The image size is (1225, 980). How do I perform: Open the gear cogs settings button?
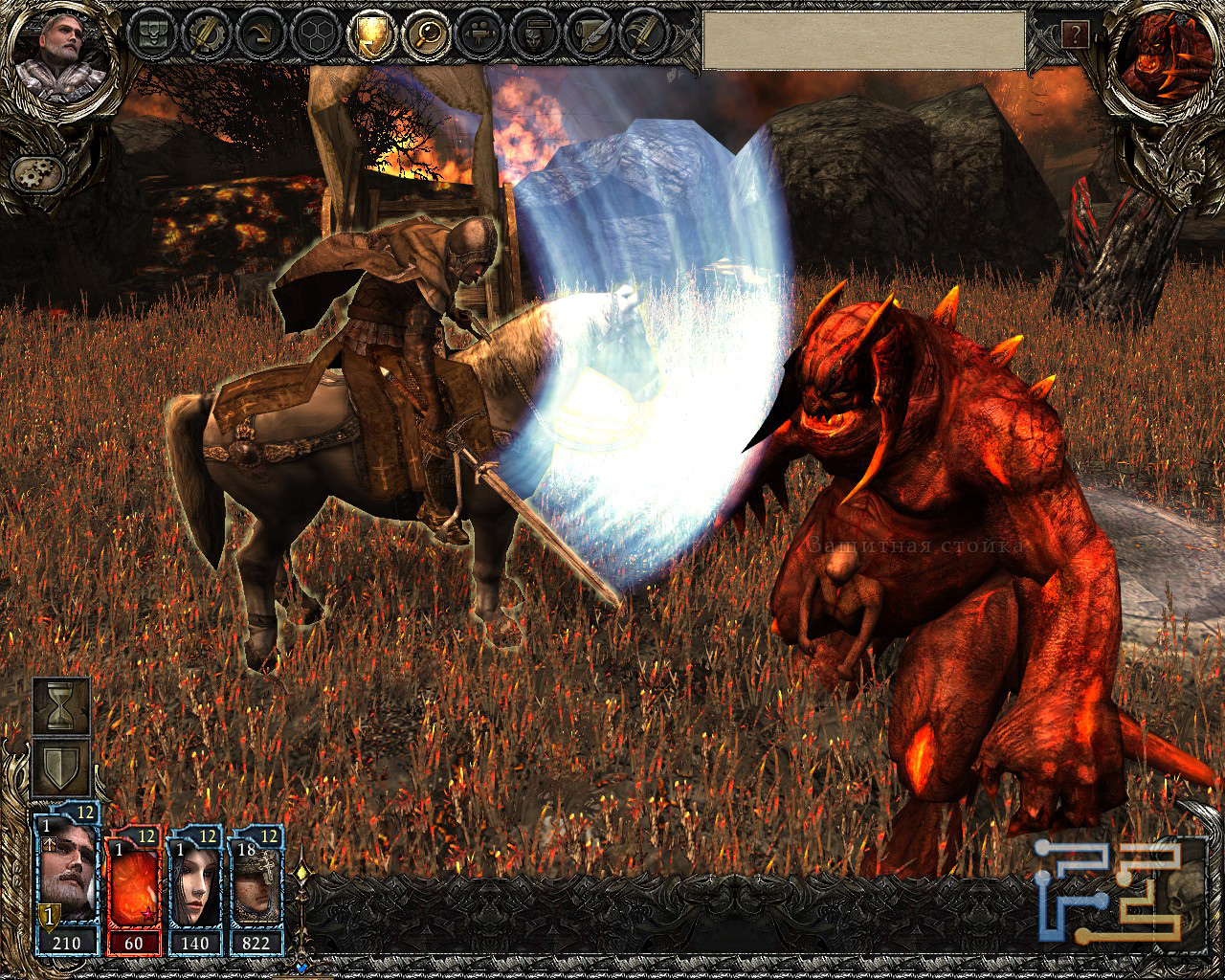[38, 173]
